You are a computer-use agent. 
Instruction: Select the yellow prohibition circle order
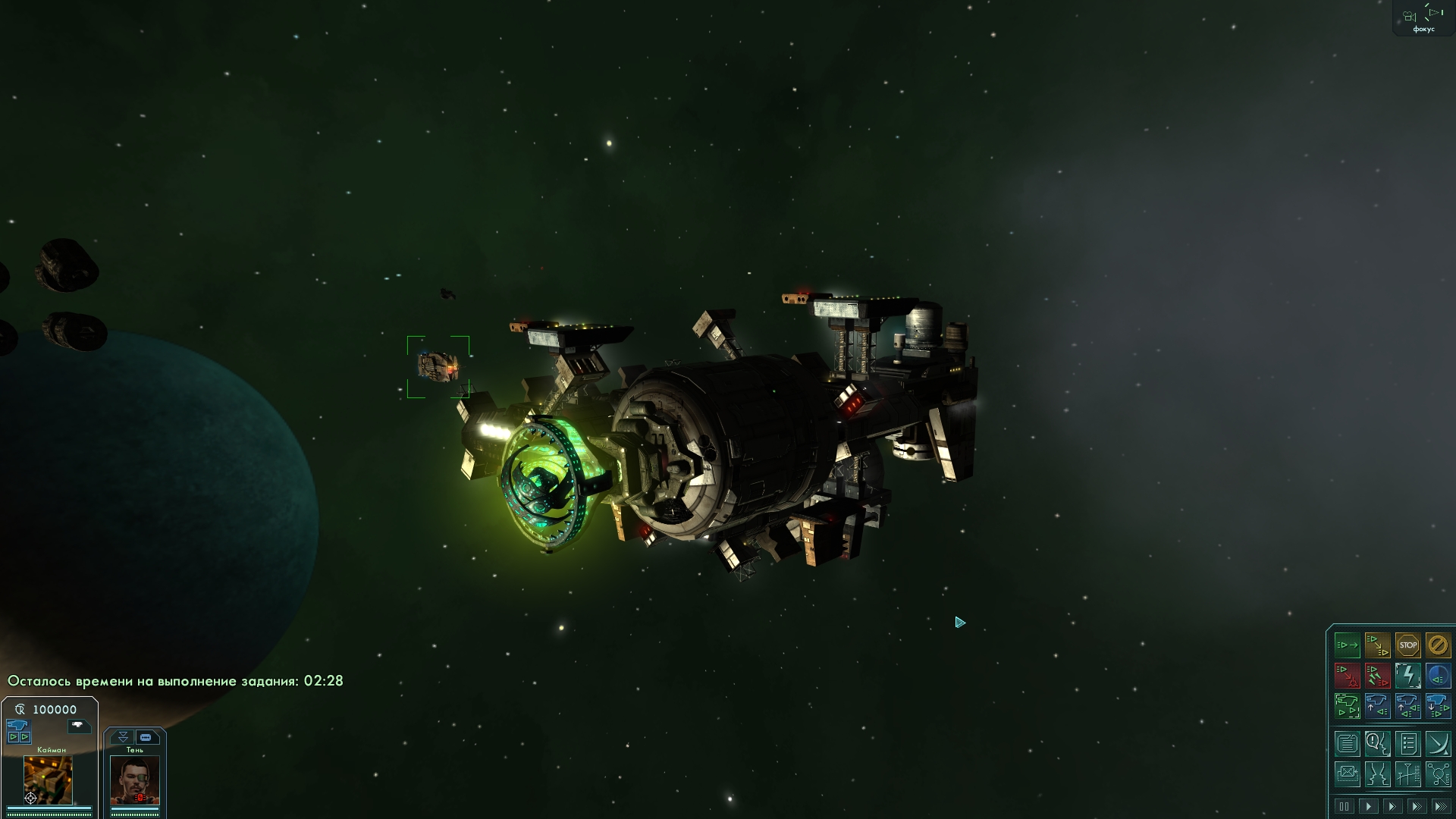click(x=1437, y=645)
